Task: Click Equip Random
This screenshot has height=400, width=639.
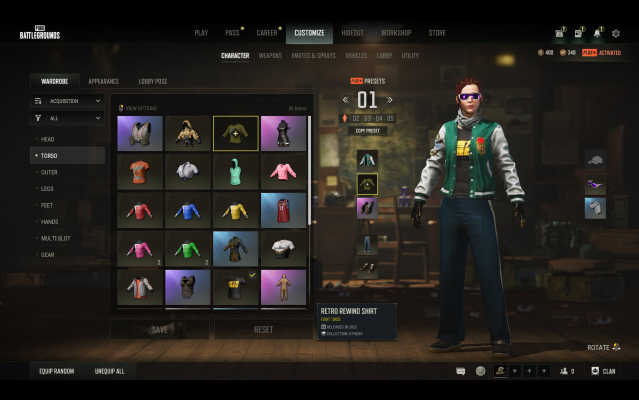Action: 57,371
